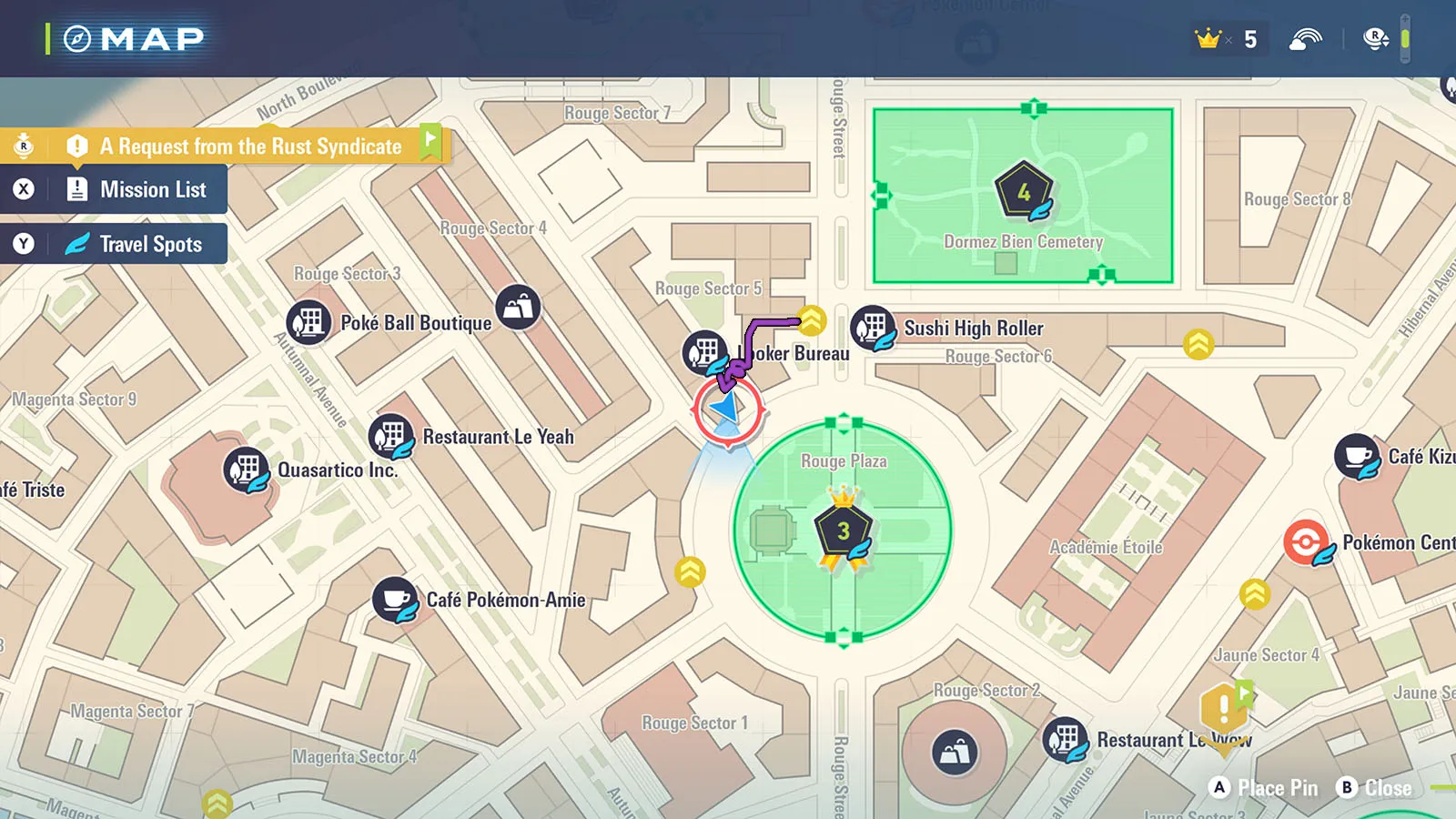Select the Quasartico Inc. building marker
This screenshot has width=1456, height=819.
(247, 470)
